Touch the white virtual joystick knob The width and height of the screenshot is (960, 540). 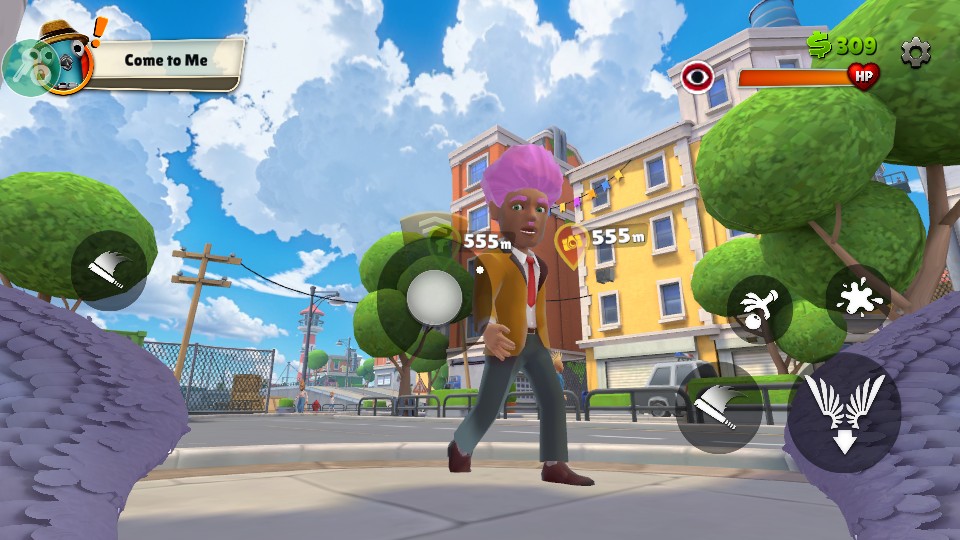pyautogui.click(x=434, y=296)
